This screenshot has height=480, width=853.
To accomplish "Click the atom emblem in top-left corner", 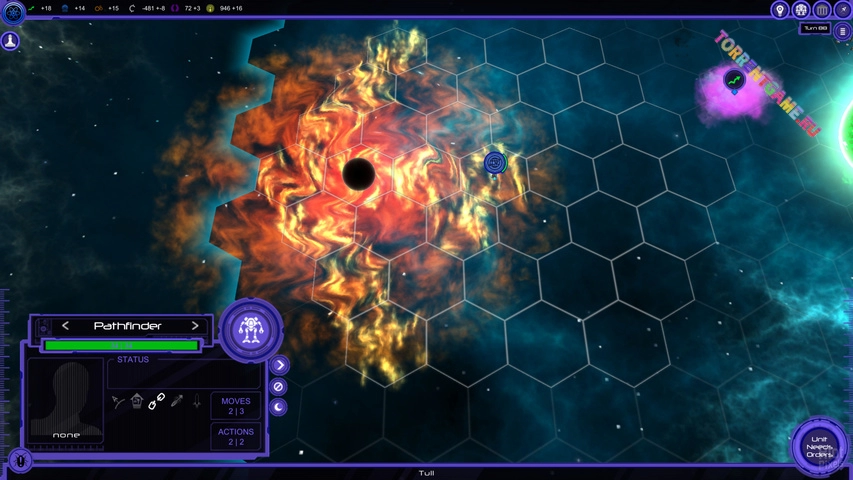I will [13, 13].
